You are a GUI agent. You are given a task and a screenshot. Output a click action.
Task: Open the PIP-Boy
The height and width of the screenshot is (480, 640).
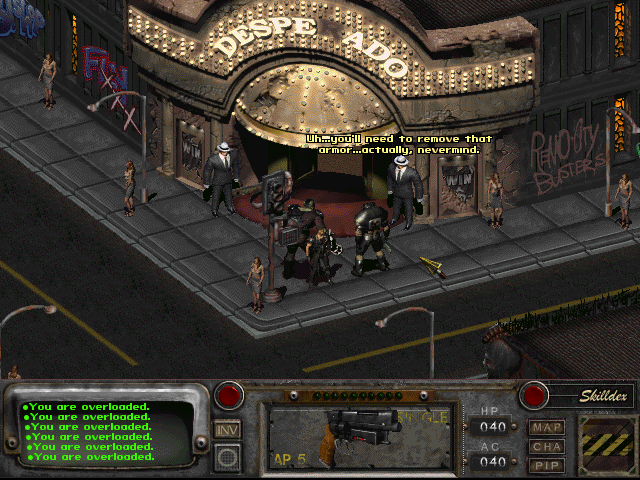click(x=547, y=464)
